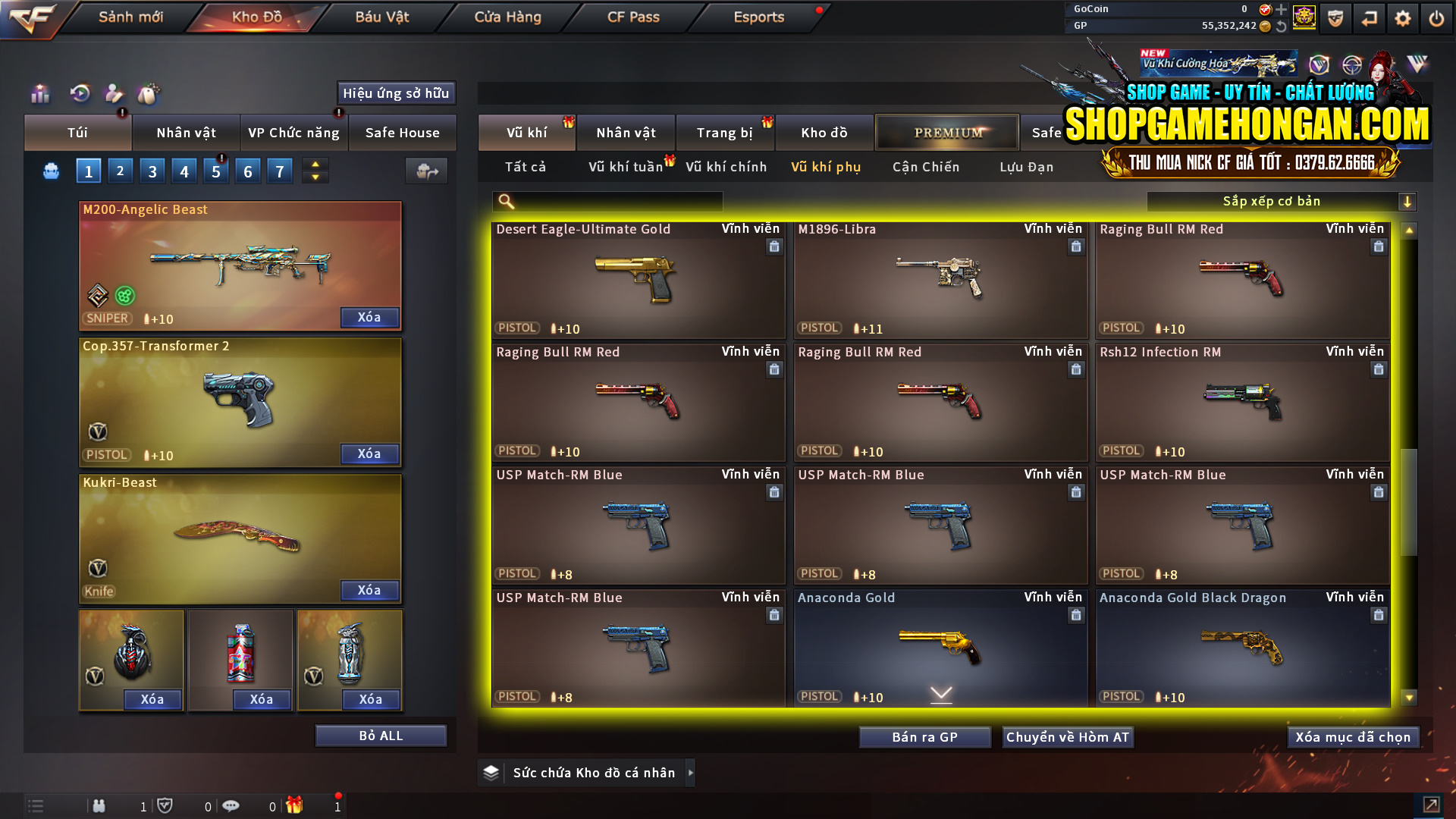
Task: Click the bag transfer icon right of bag slots
Action: pos(426,171)
